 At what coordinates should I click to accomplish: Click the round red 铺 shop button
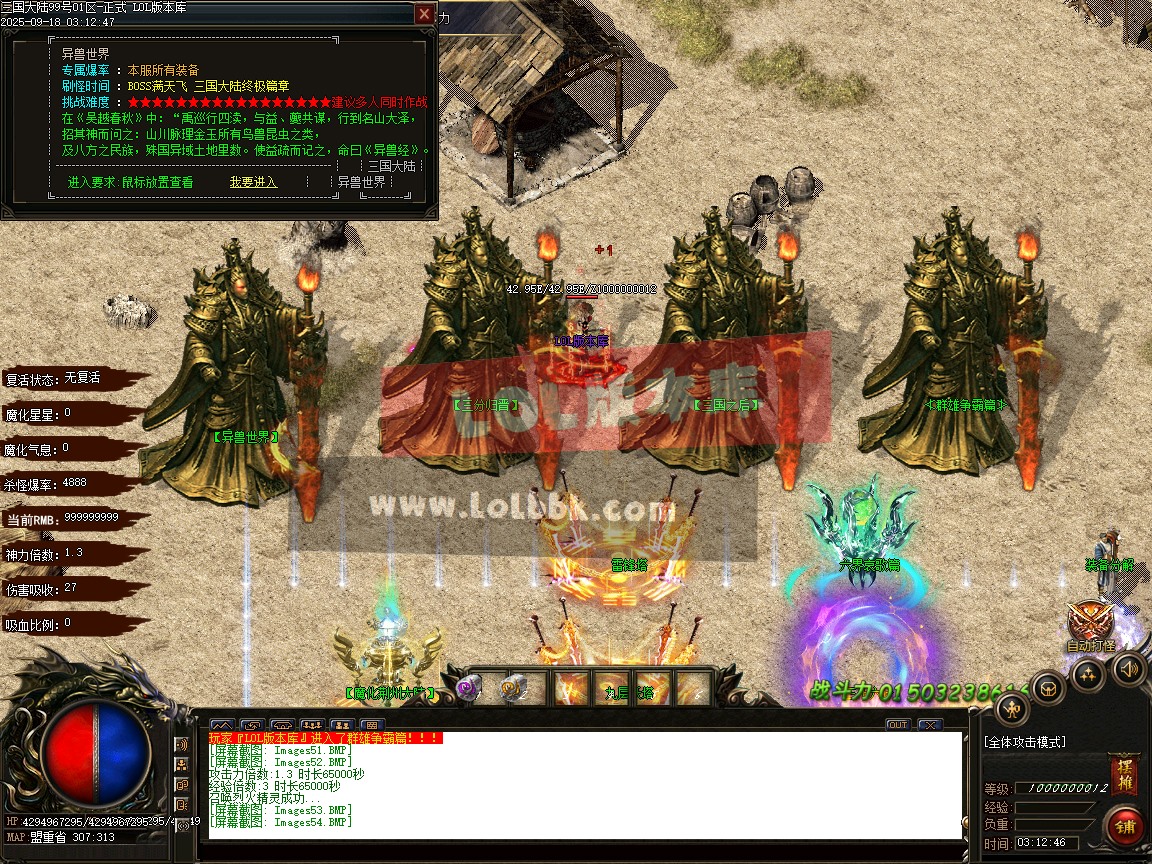1126,826
